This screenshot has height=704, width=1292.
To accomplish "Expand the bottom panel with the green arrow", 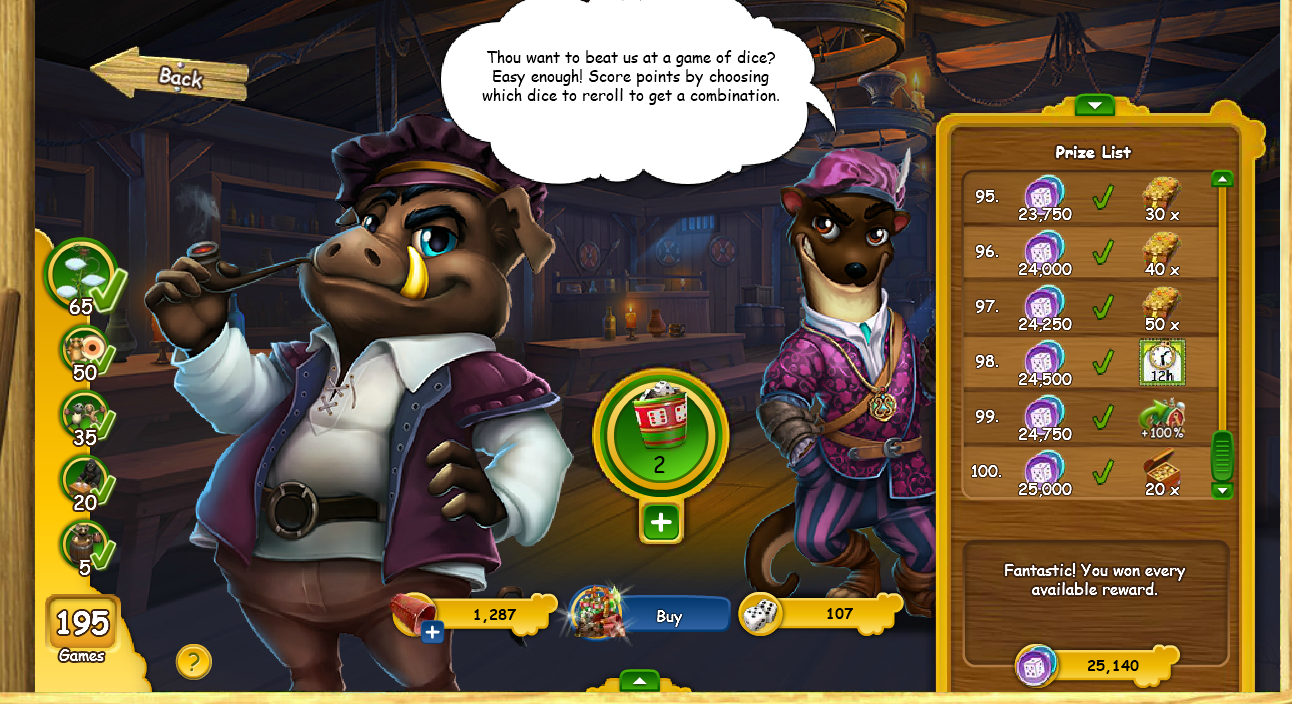I will pos(639,681).
